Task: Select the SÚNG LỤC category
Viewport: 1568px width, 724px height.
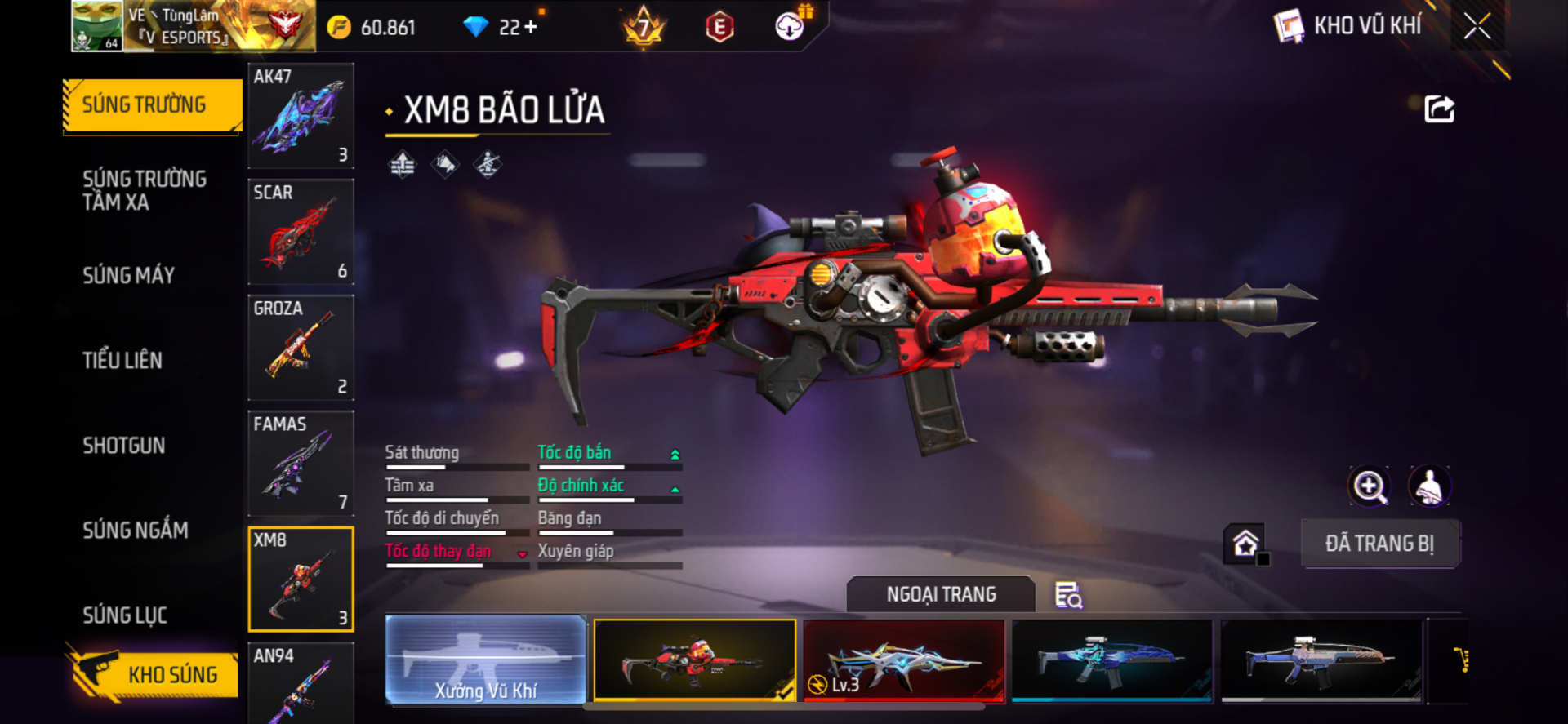Action: (x=125, y=615)
